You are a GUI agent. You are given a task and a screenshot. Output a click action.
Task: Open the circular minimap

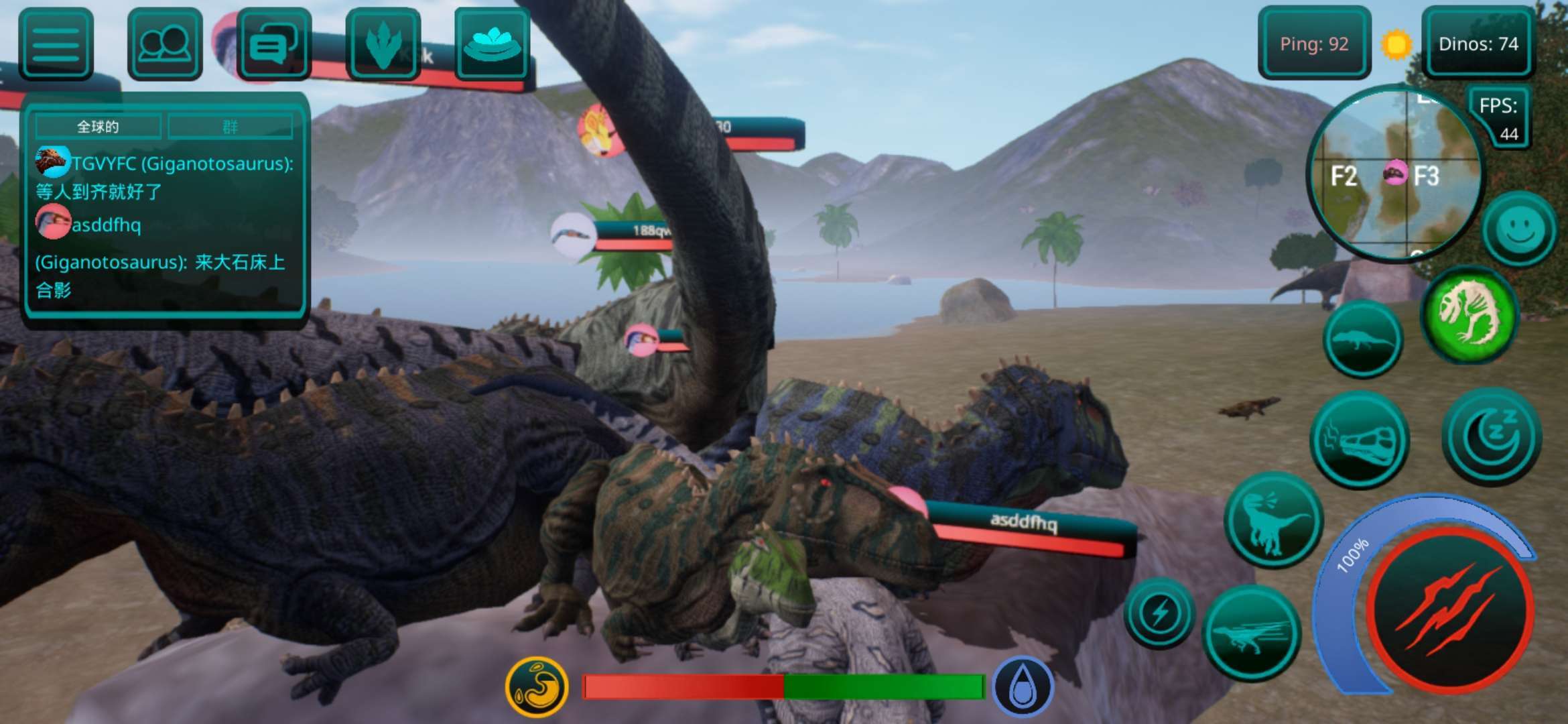point(1395,174)
